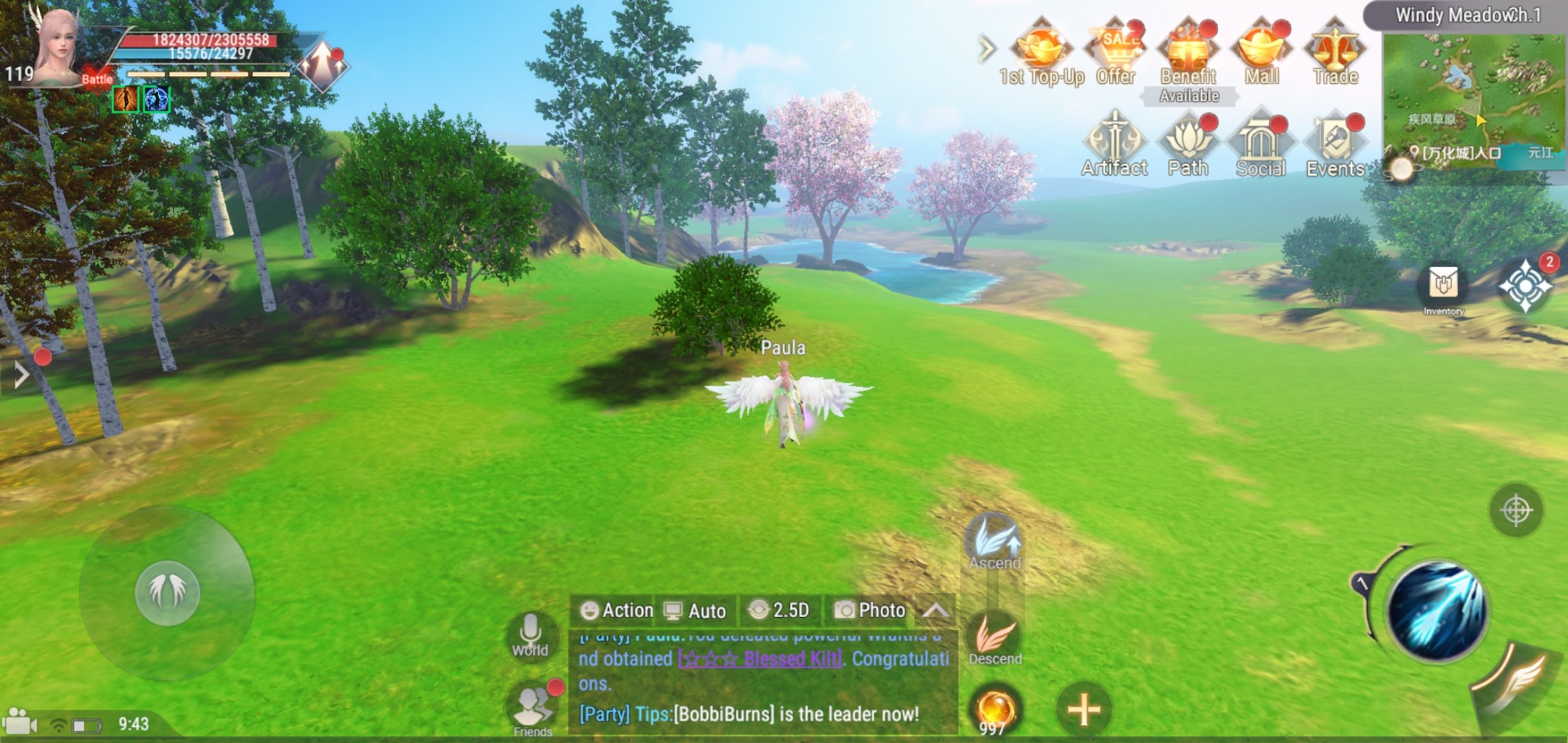Toggle Auto mode

[x=695, y=611]
